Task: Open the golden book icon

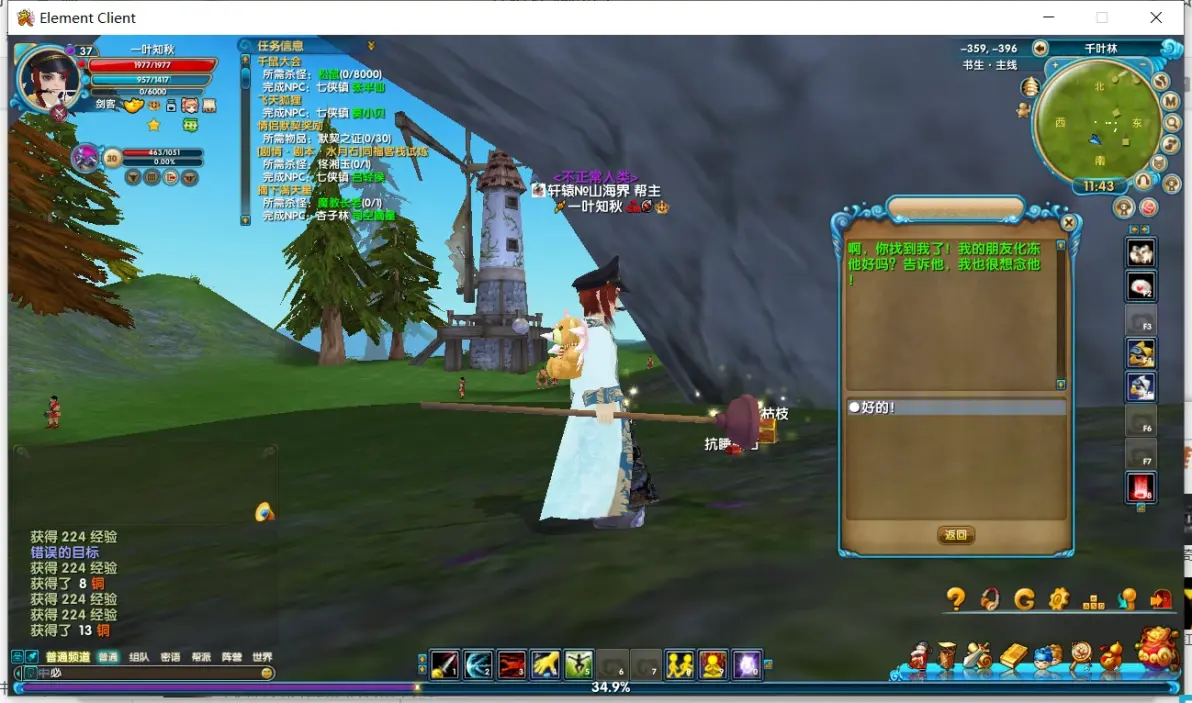Action: point(1013,657)
